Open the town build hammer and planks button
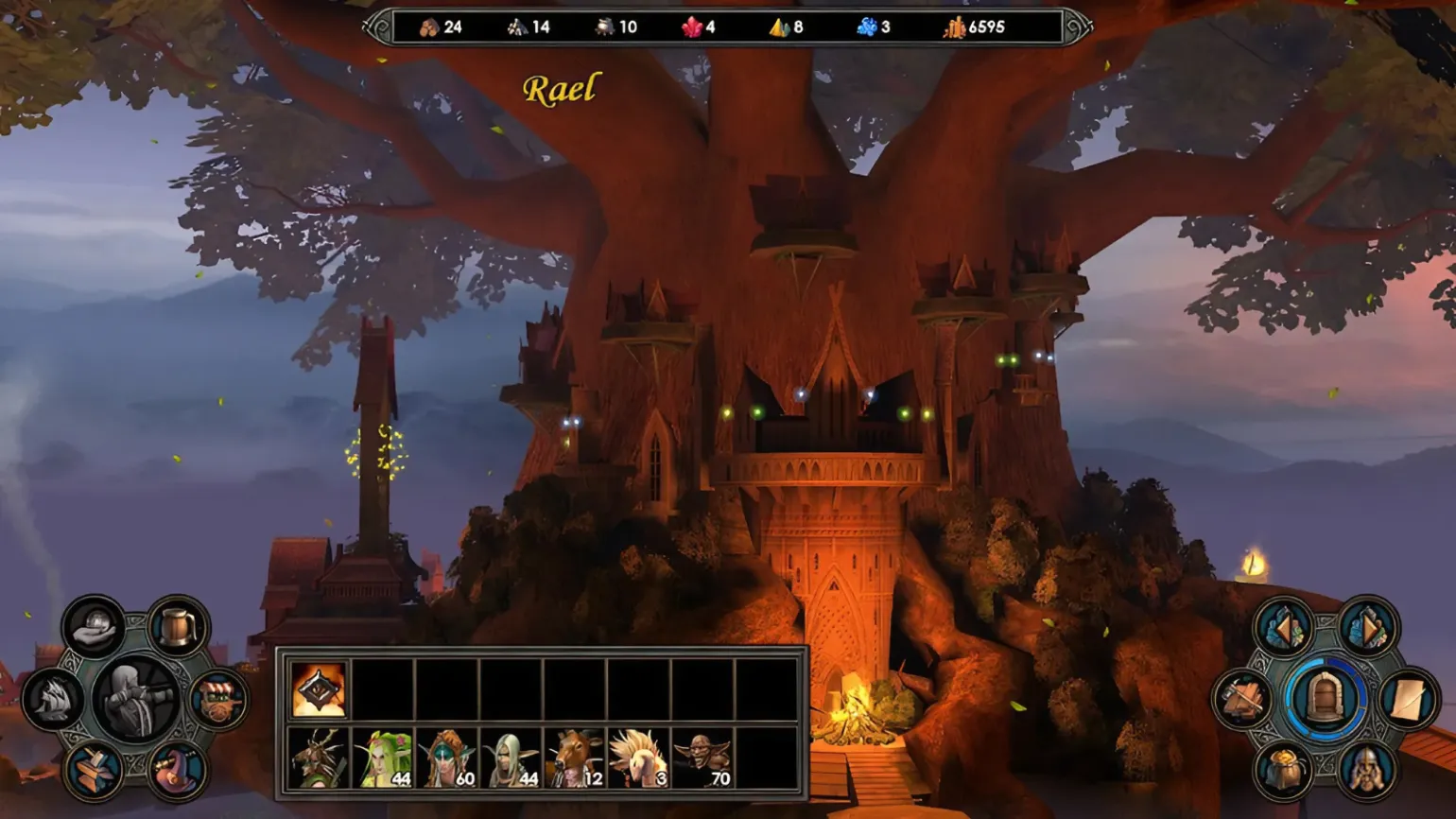The image size is (1456, 819). pos(1241,700)
